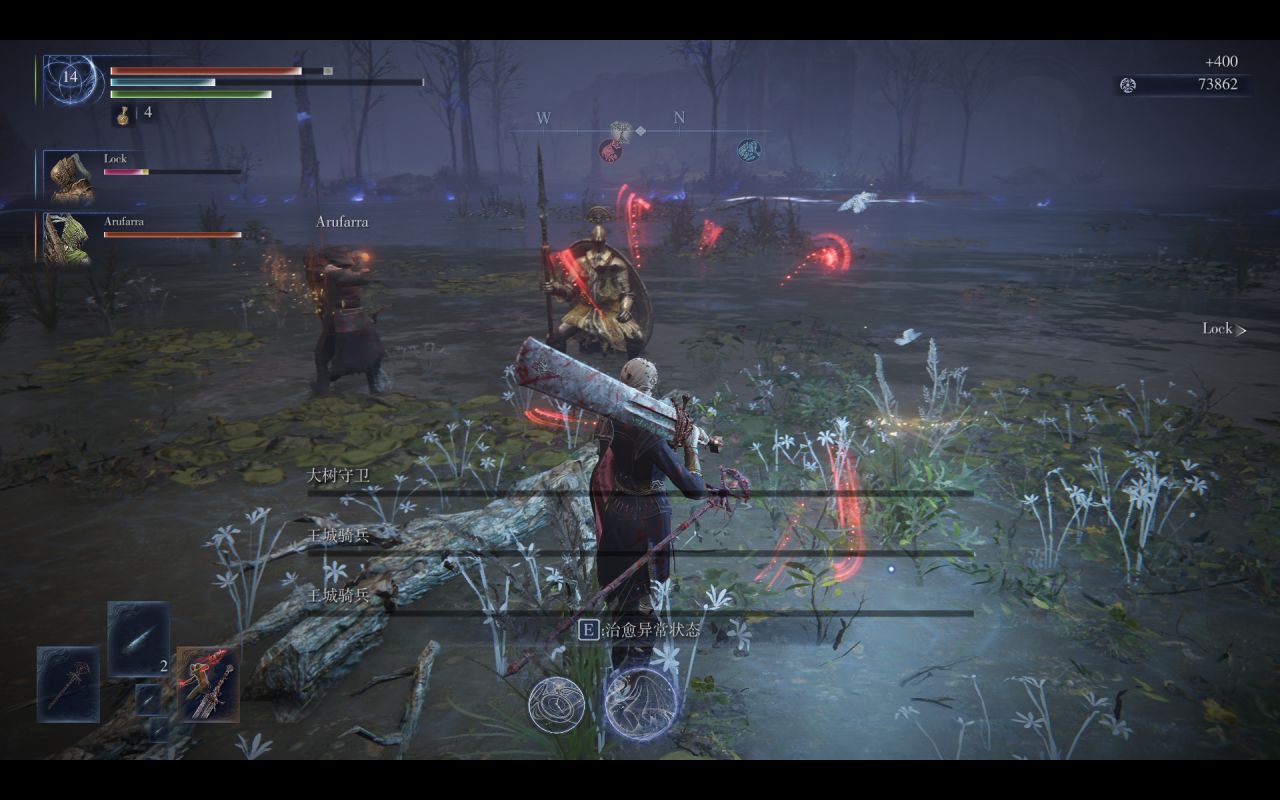Select teammate Arufarra's portrait
1280x800 pixels.
(68, 237)
